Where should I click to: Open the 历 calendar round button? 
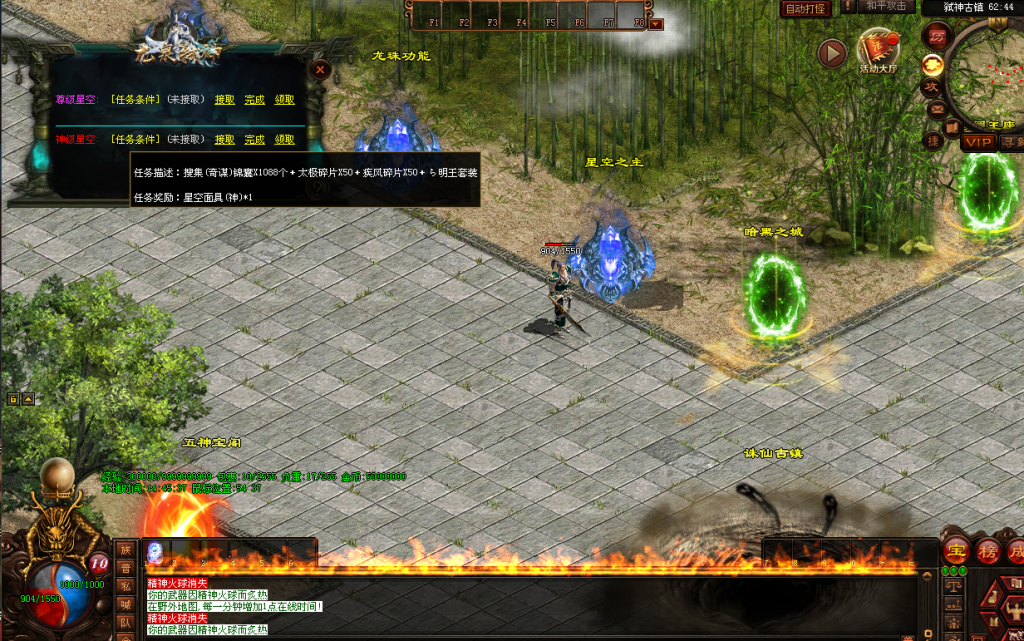[938, 35]
